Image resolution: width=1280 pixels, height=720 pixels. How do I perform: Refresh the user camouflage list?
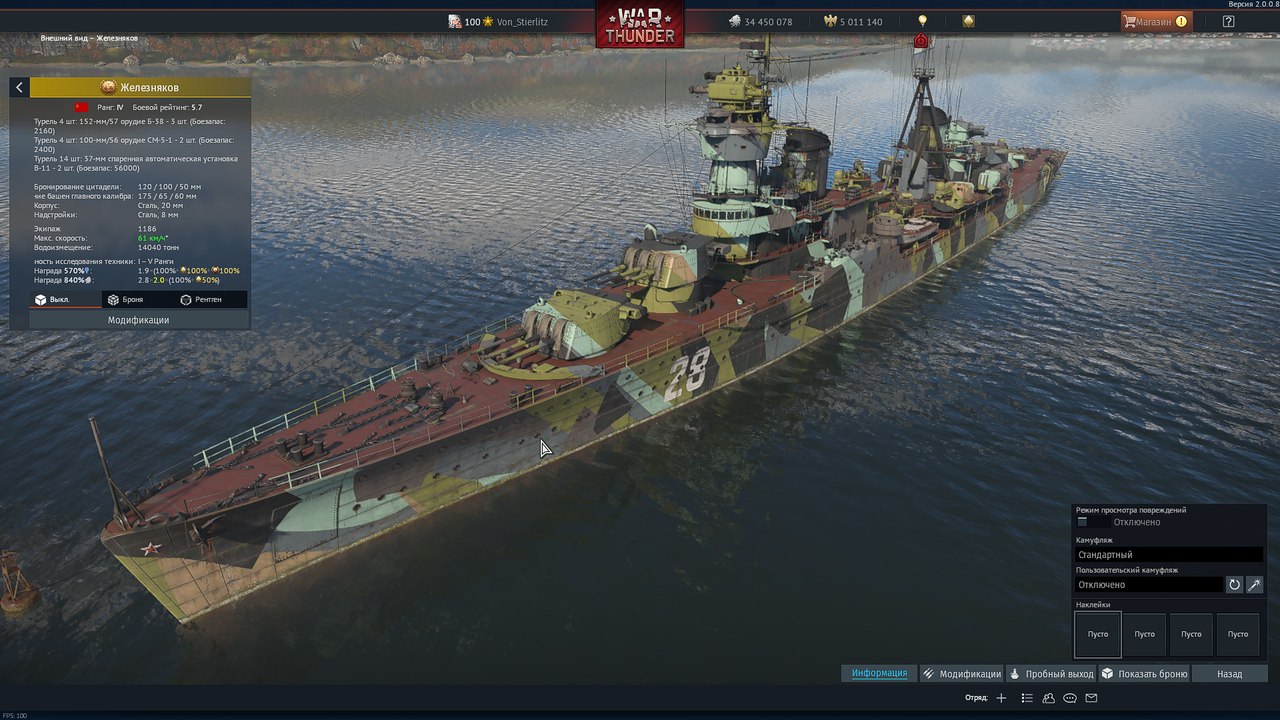click(1234, 585)
